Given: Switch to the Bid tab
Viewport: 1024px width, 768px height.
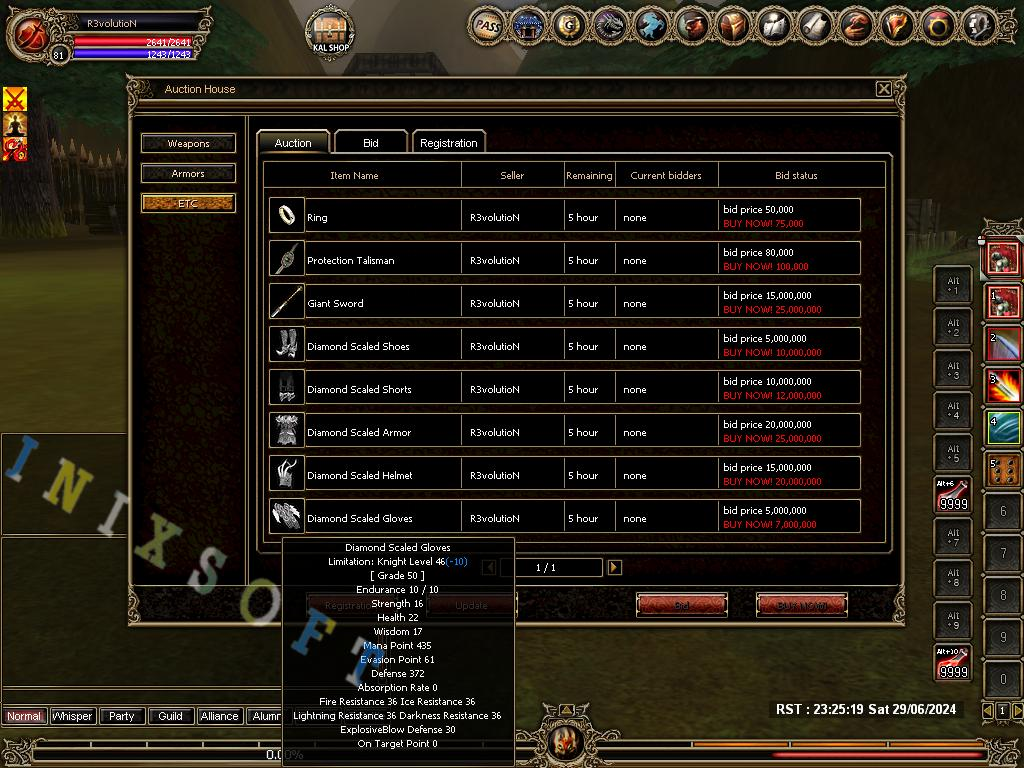Looking at the screenshot, I should tap(370, 143).
